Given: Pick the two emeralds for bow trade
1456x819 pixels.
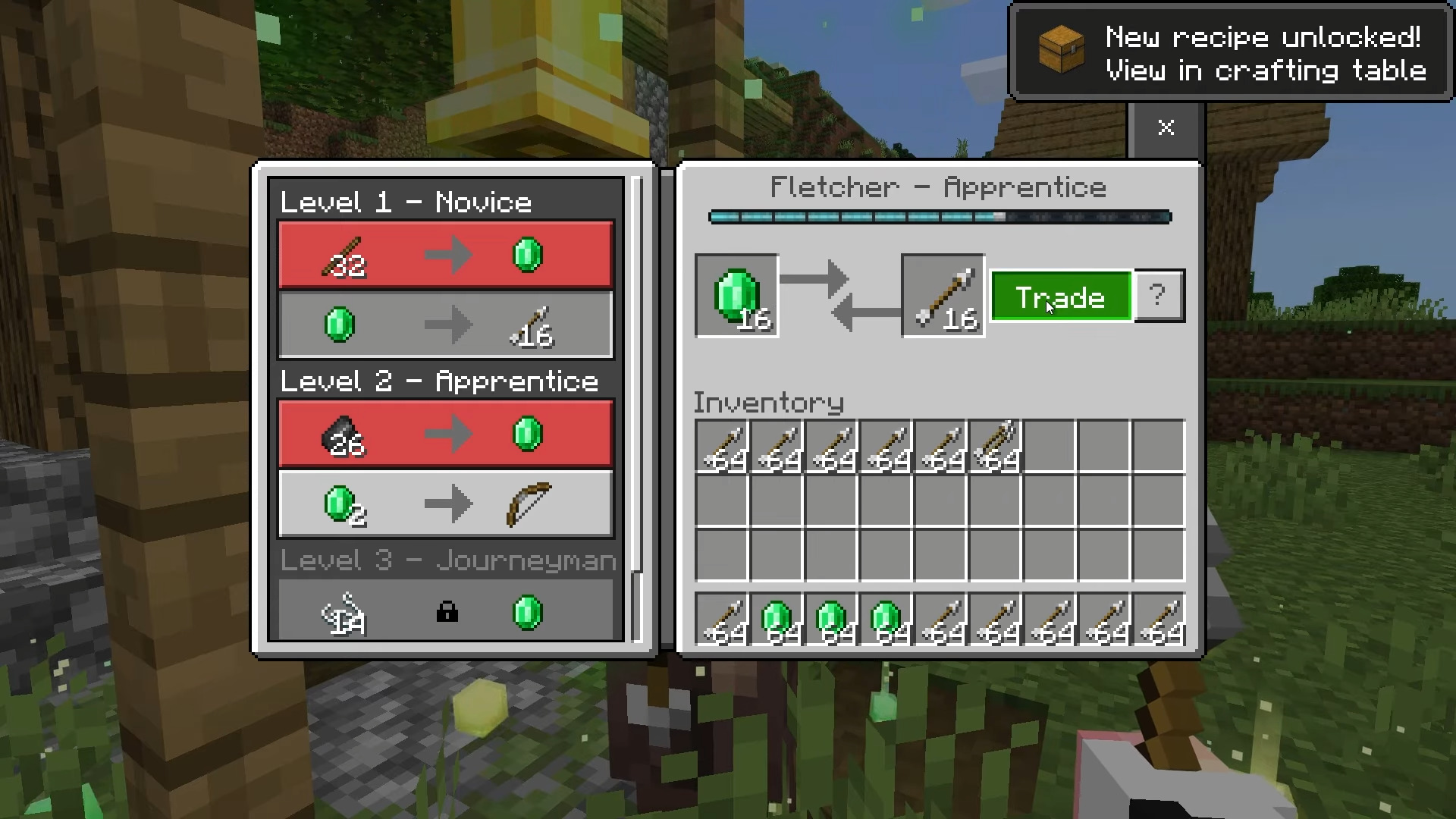Looking at the screenshot, I should tap(445, 504).
